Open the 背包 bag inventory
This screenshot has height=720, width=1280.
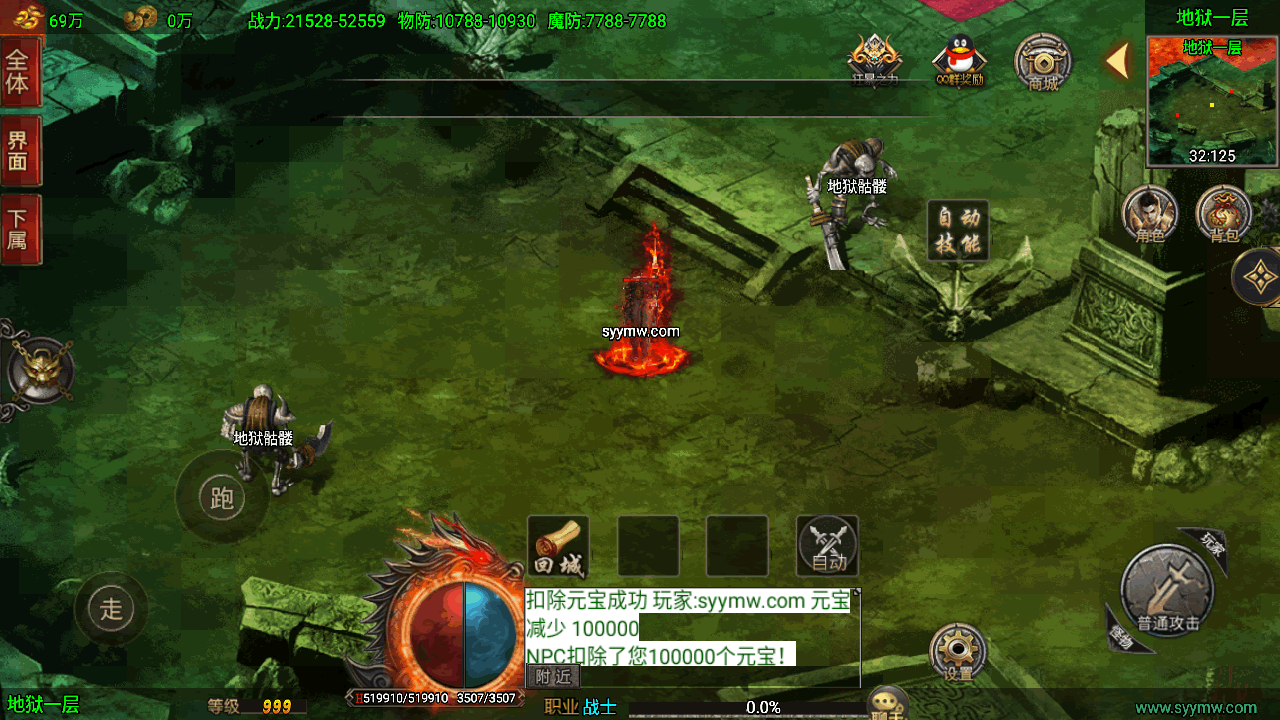coord(1224,213)
